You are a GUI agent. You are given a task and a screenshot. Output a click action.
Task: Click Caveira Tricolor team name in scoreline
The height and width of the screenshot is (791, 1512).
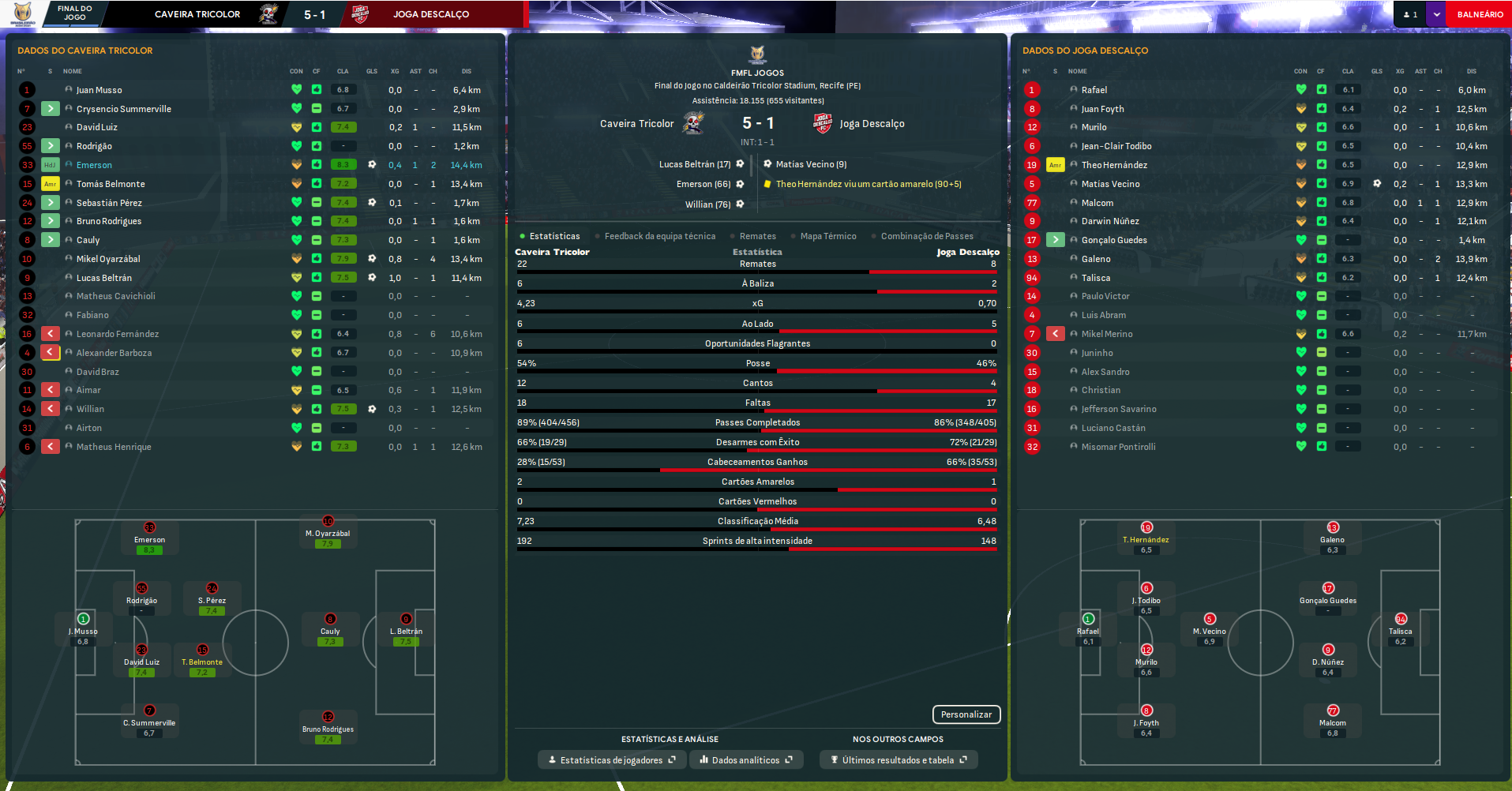(636, 123)
